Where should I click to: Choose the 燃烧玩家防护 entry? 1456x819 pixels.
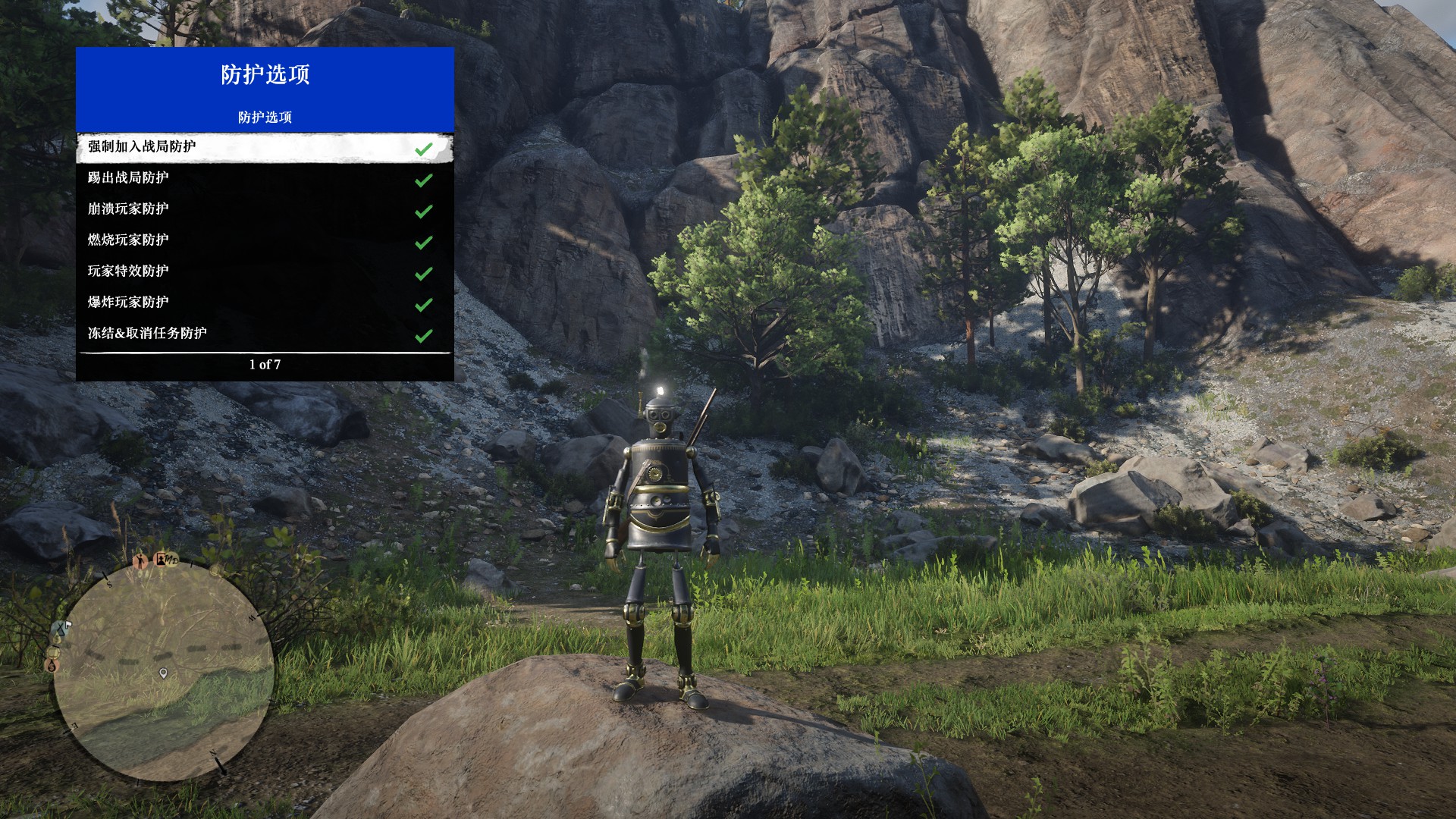(264, 240)
